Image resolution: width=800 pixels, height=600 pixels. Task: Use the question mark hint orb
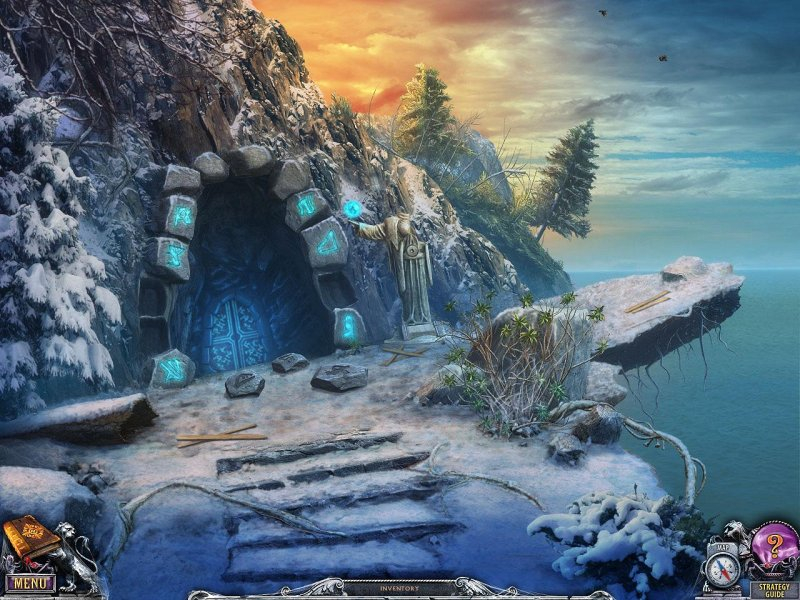coord(775,547)
